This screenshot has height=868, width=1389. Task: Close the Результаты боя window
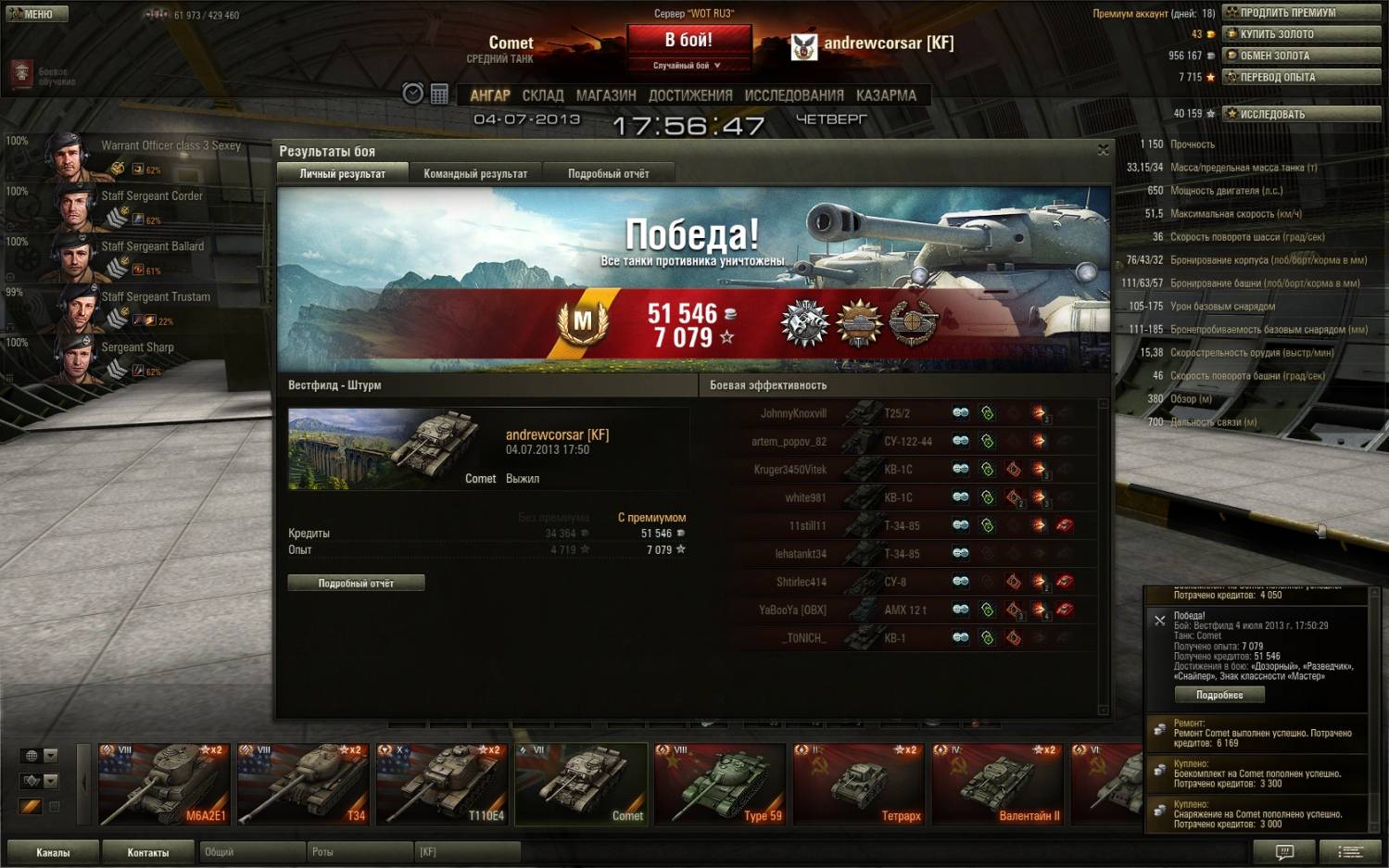coord(1103,150)
